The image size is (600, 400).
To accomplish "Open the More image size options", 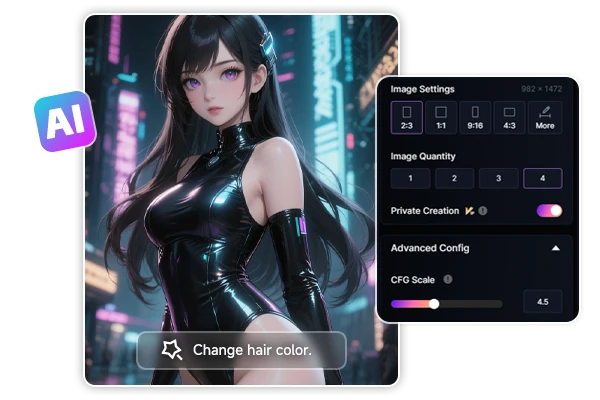I will 544,118.
